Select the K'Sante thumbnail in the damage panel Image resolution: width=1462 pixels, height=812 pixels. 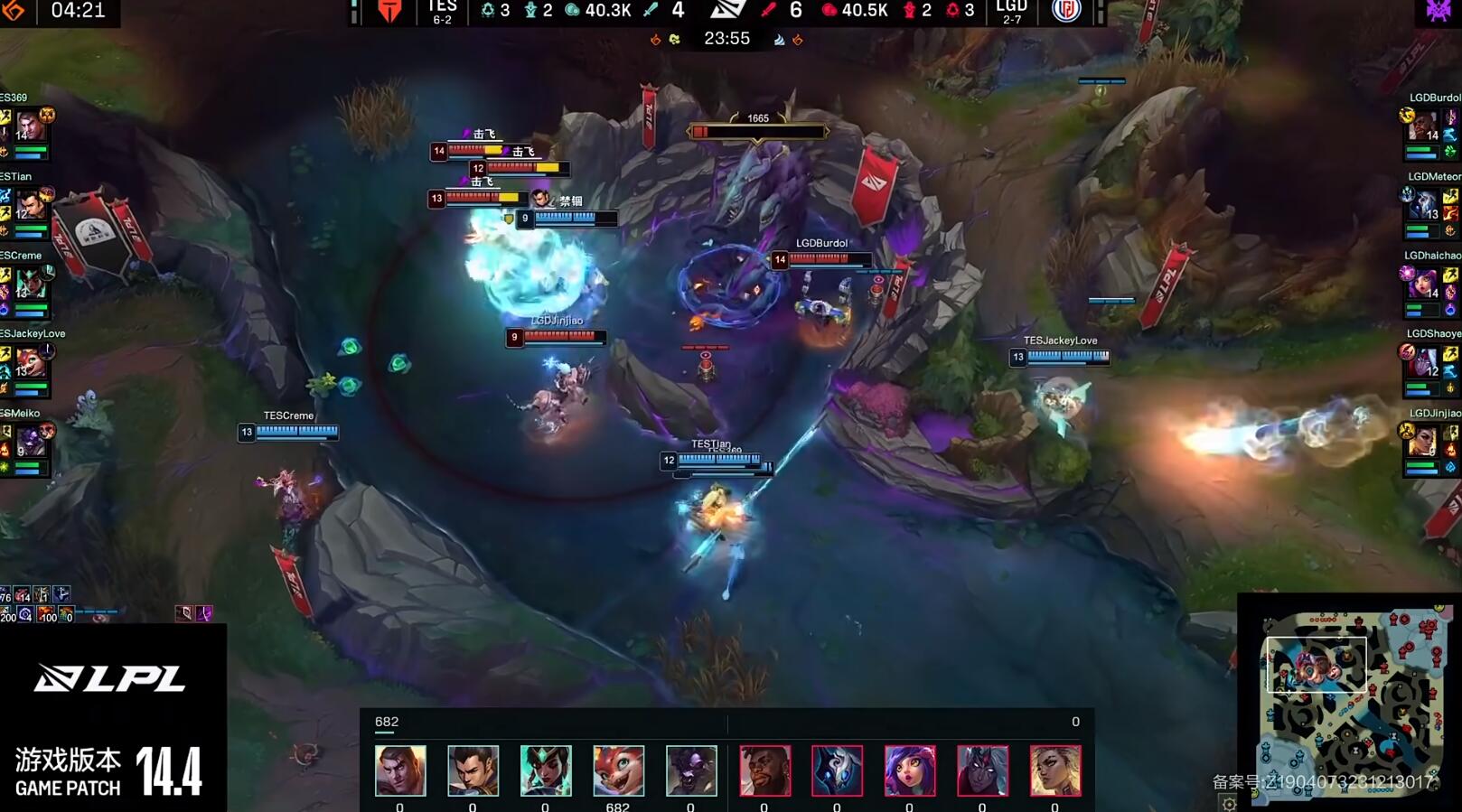764,770
